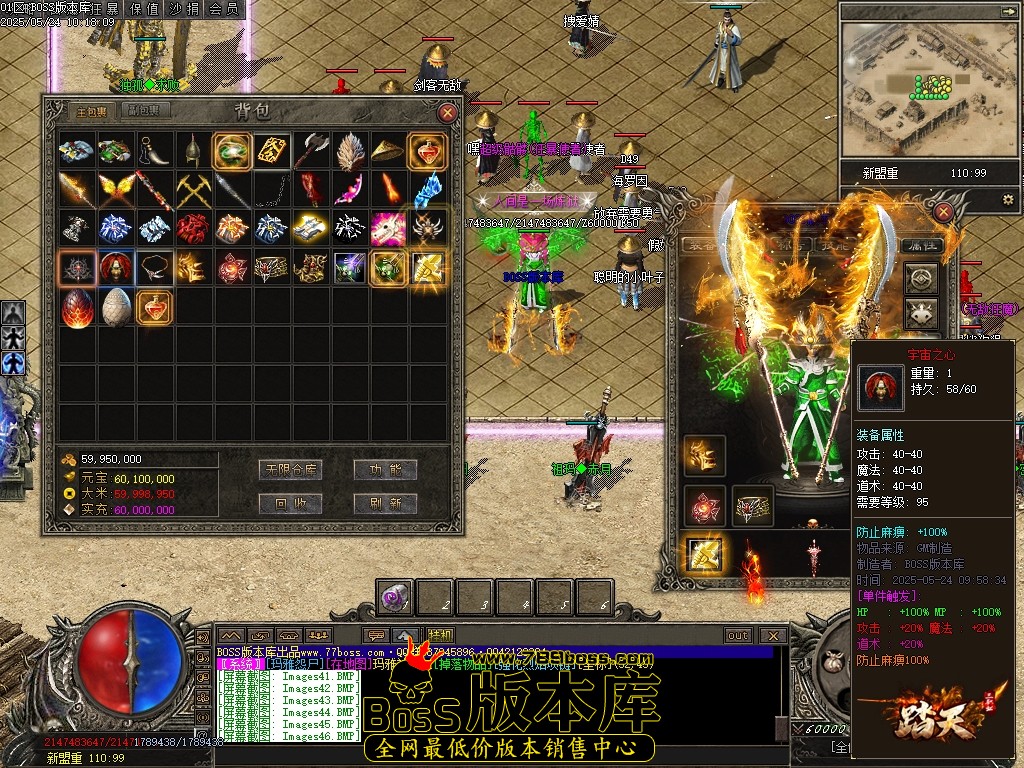Refresh the bag with 刷新 button
The image size is (1024, 768).
coord(385,503)
